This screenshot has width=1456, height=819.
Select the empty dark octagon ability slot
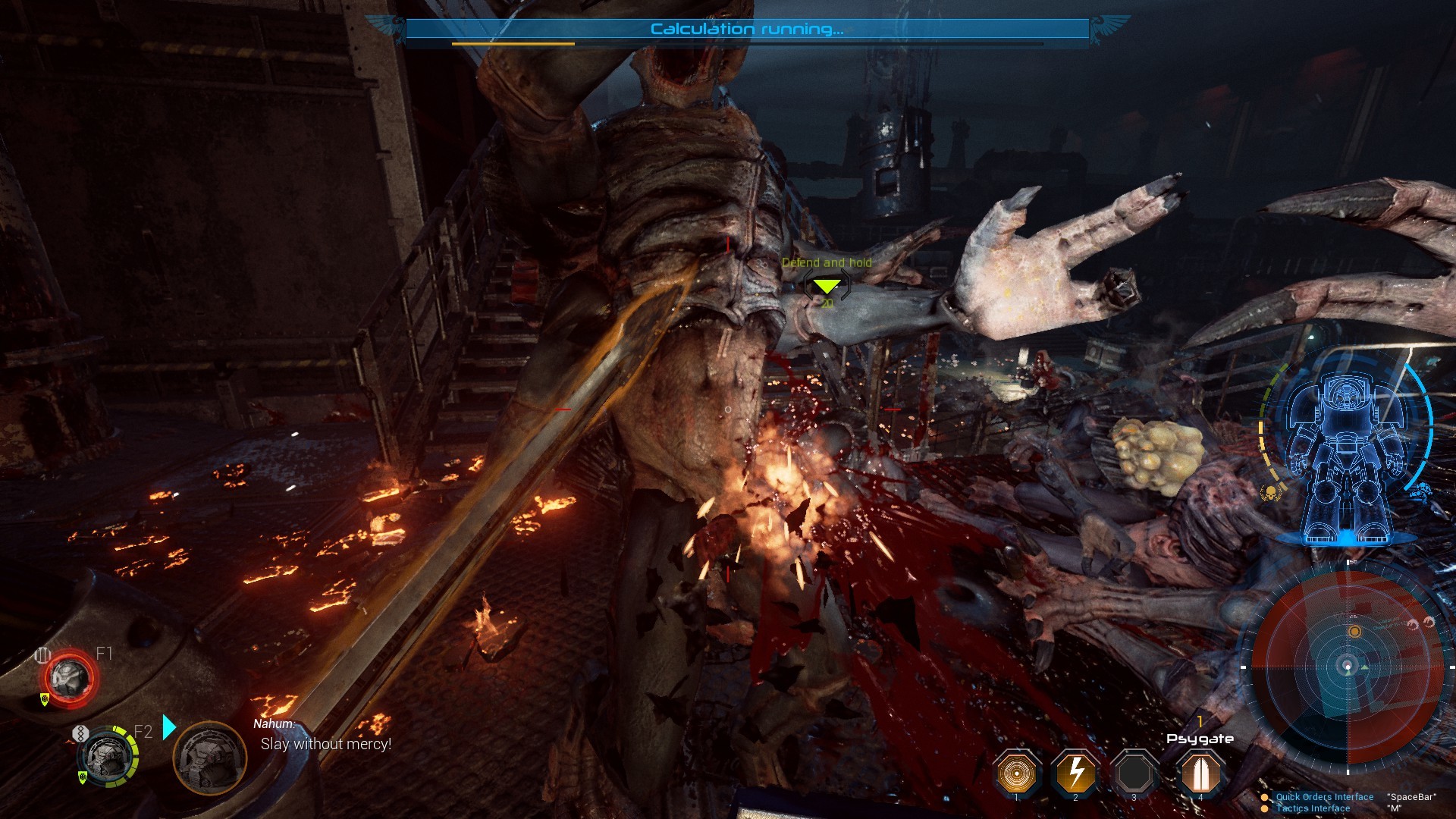[1134, 773]
